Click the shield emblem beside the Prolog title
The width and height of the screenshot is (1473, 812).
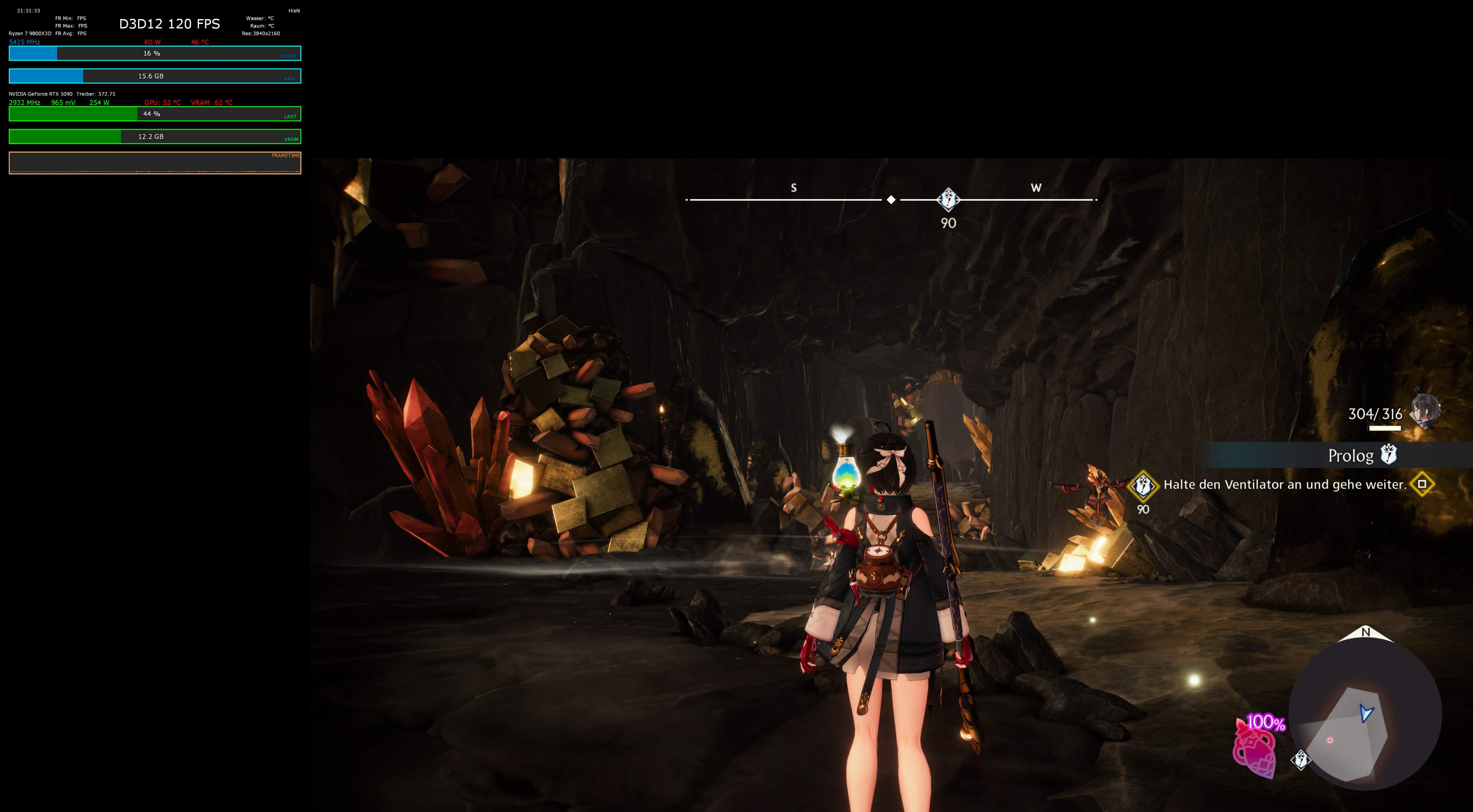[x=1389, y=455]
